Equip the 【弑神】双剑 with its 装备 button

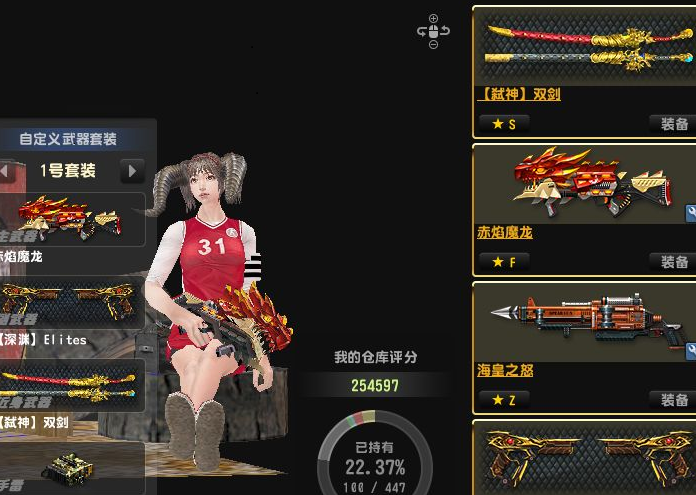pyautogui.click(x=673, y=124)
